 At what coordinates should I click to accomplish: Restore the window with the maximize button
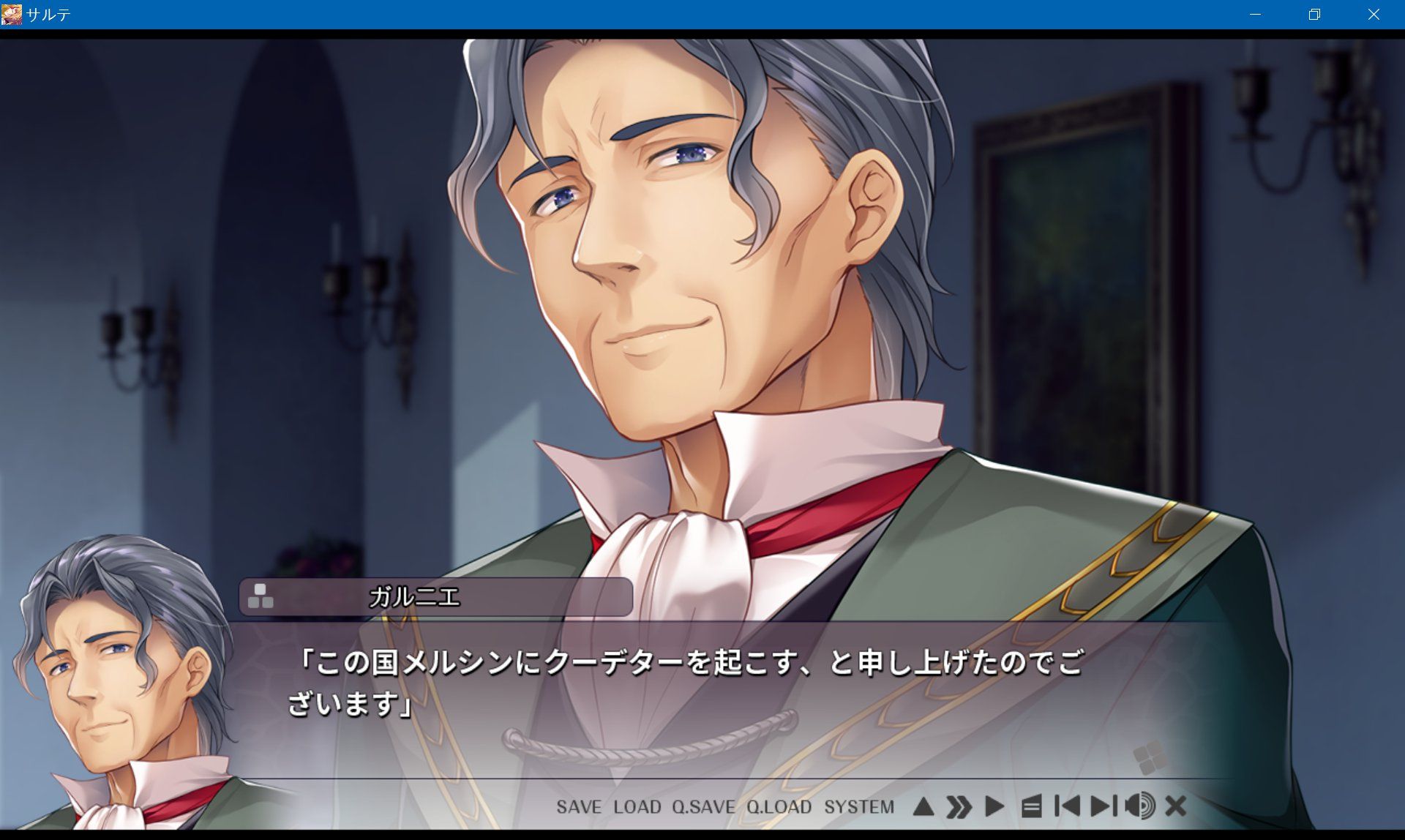click(1314, 14)
